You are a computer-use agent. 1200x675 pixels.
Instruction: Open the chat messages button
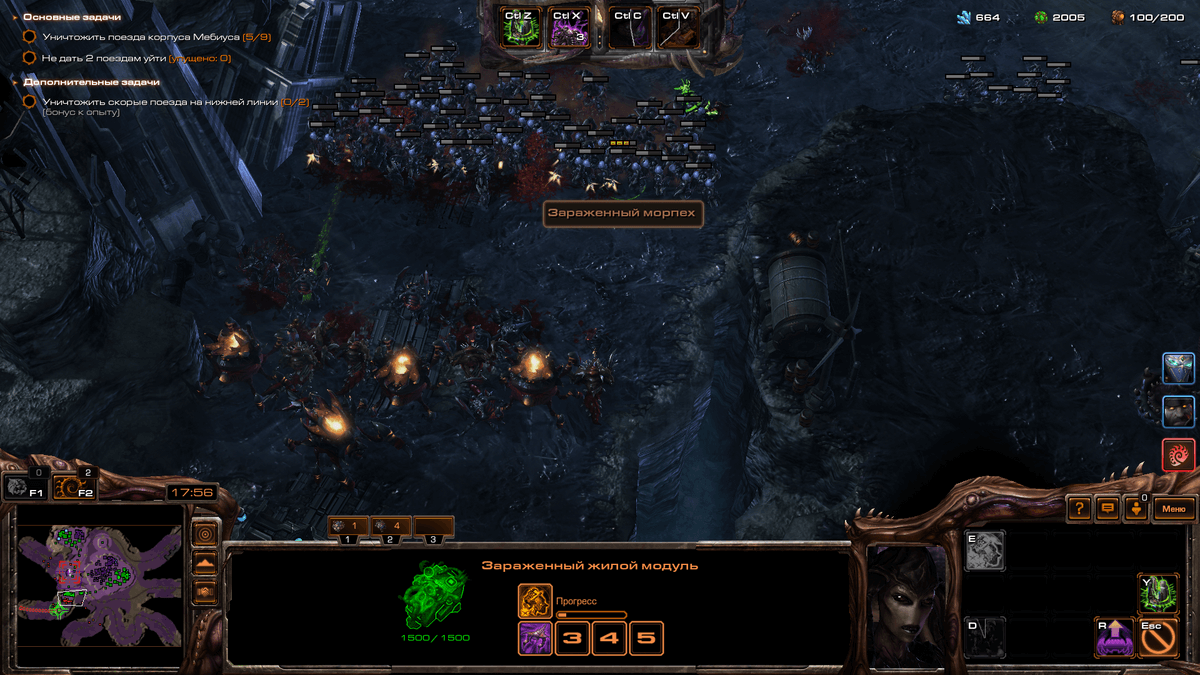click(1107, 508)
